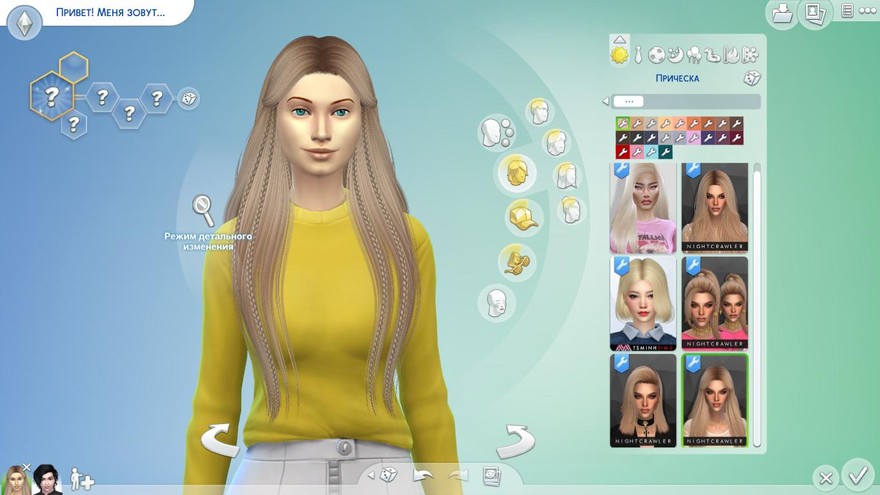Screen dimensions: 880x495
Task: Undo the last change with the undo arrow
Action: coord(424,475)
